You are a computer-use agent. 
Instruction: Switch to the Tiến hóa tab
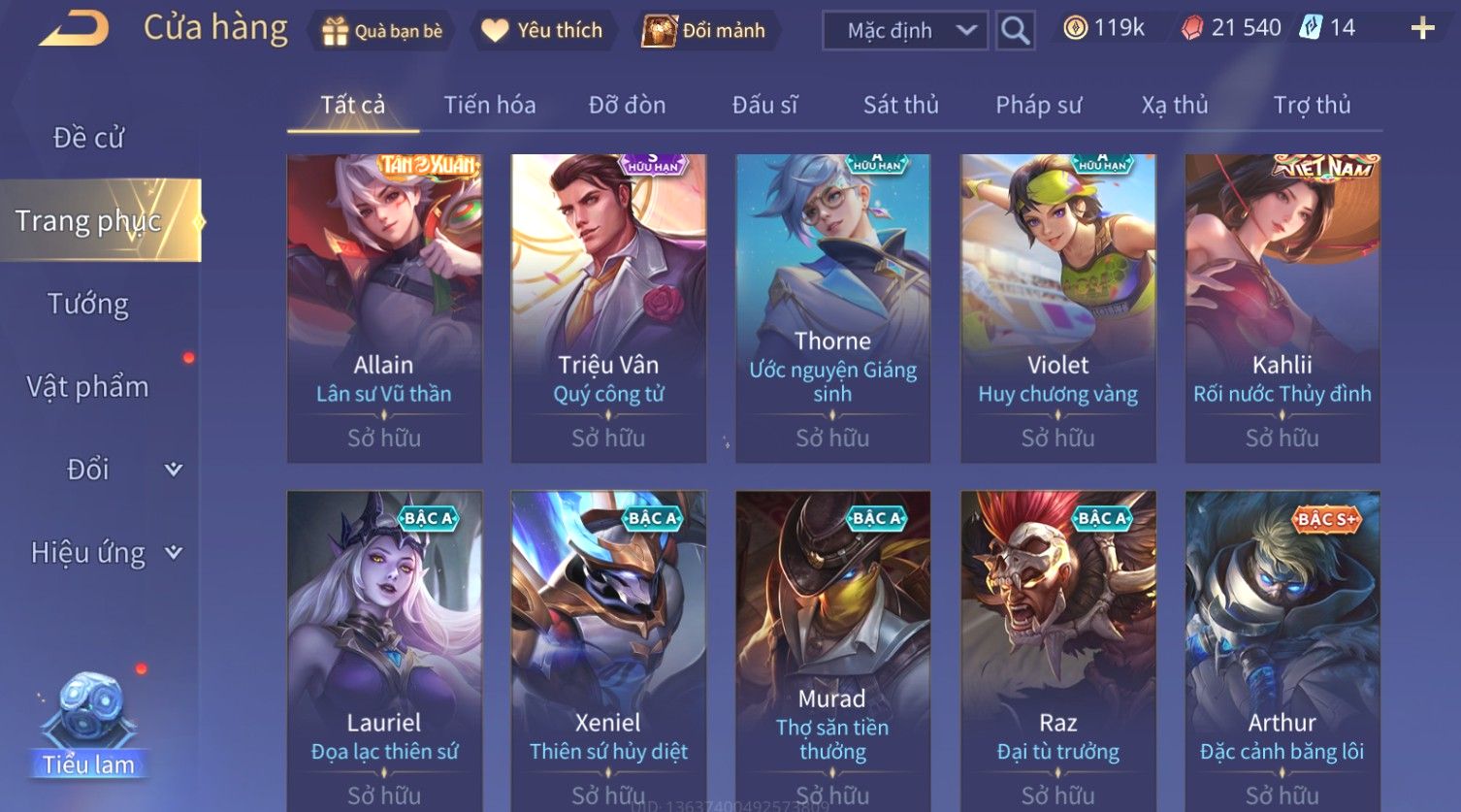[489, 105]
